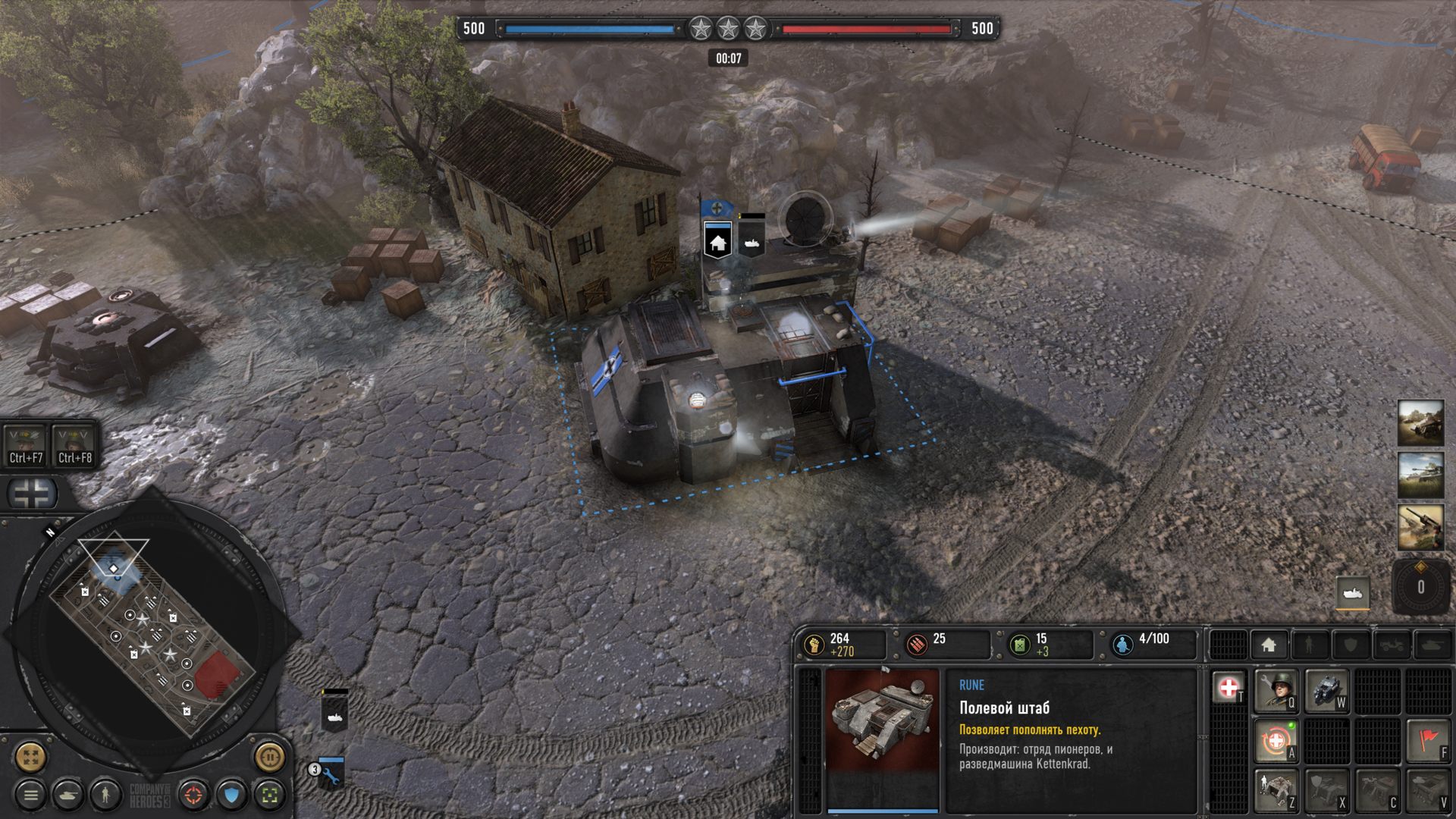The width and height of the screenshot is (1456, 819).
Task: Click the gold four-arrows button beside the minimap
Action: click(30, 756)
